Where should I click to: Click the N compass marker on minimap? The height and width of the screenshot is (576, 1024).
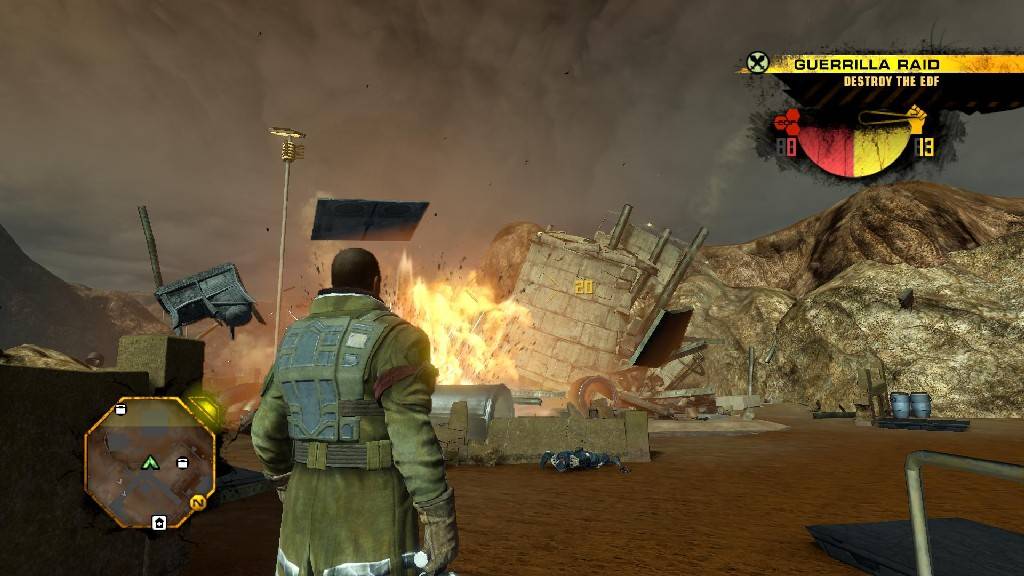click(x=199, y=502)
